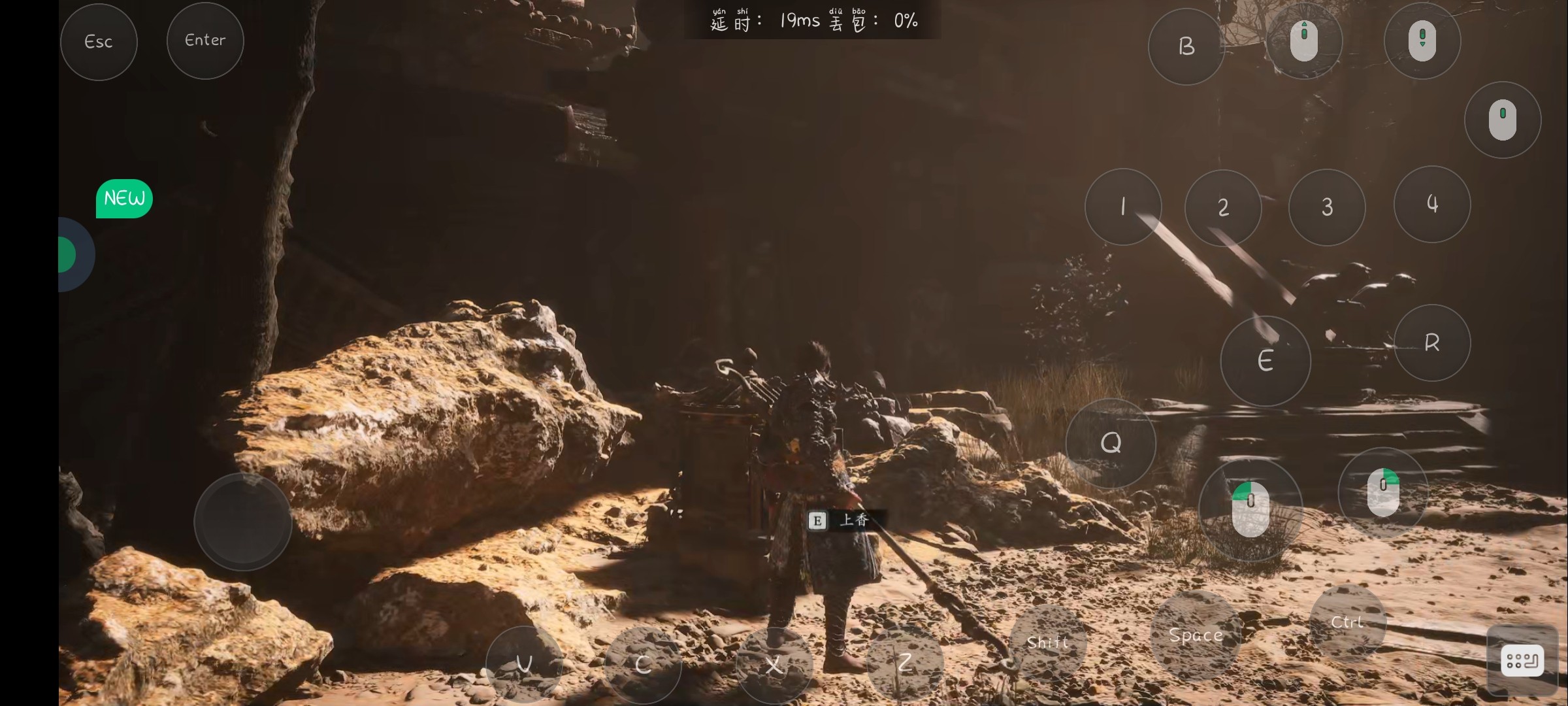Tap the mouse scroll-up button
The image size is (1568, 706).
[1304, 41]
